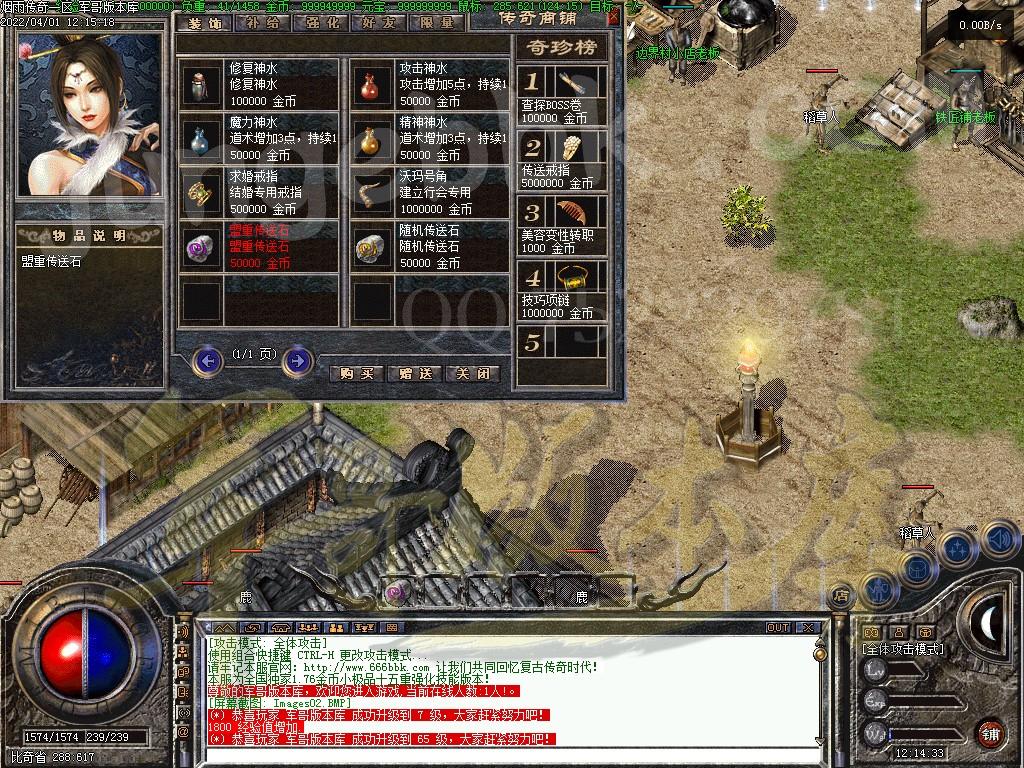Go to the next shop page arrow
Image resolution: width=1024 pixels, height=768 pixels.
tap(297, 360)
